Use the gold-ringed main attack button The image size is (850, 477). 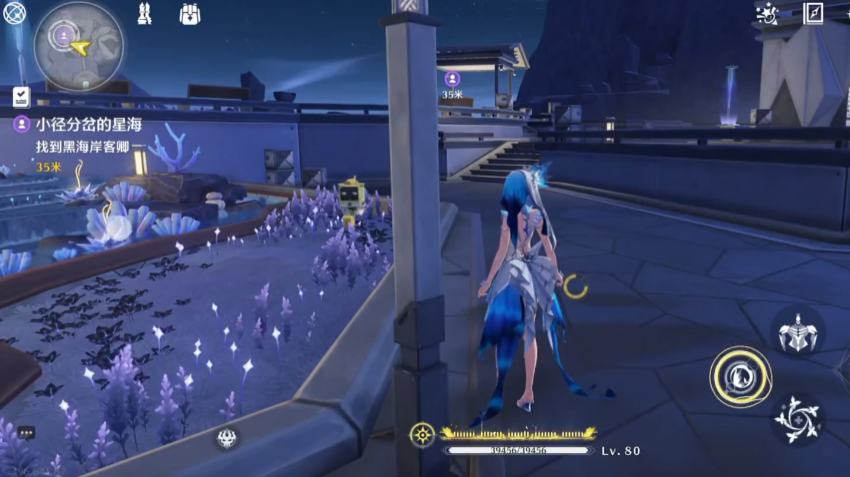[x=740, y=376]
